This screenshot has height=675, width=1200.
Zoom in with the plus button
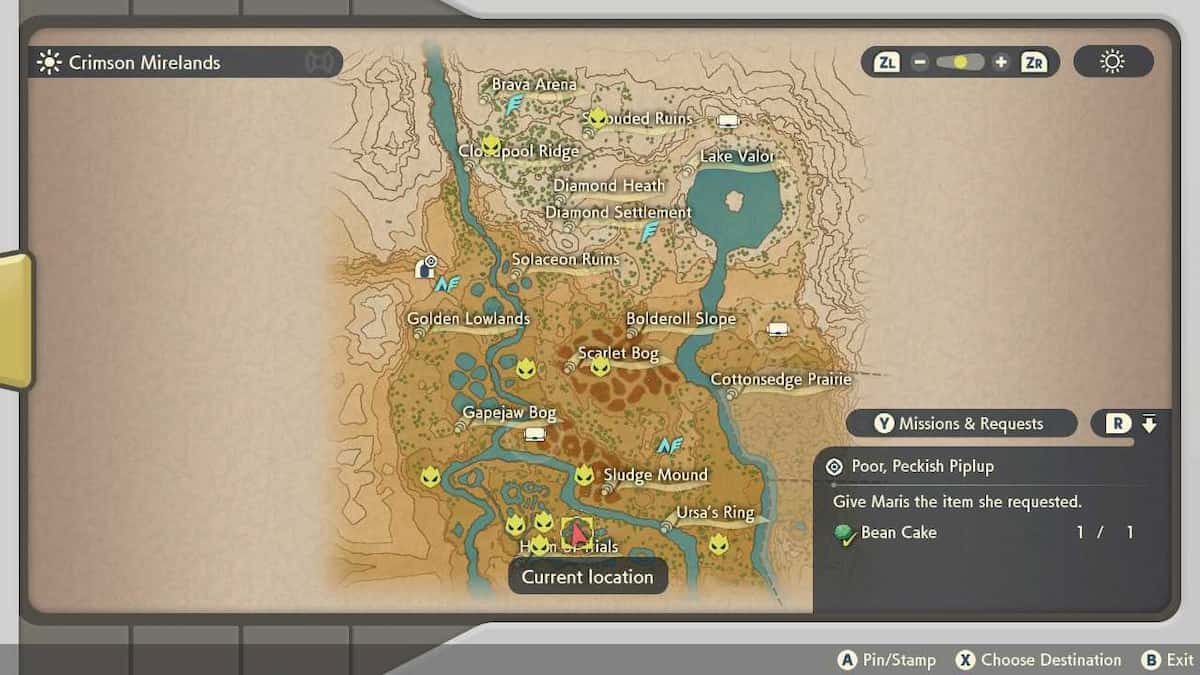pyautogui.click(x=1001, y=62)
